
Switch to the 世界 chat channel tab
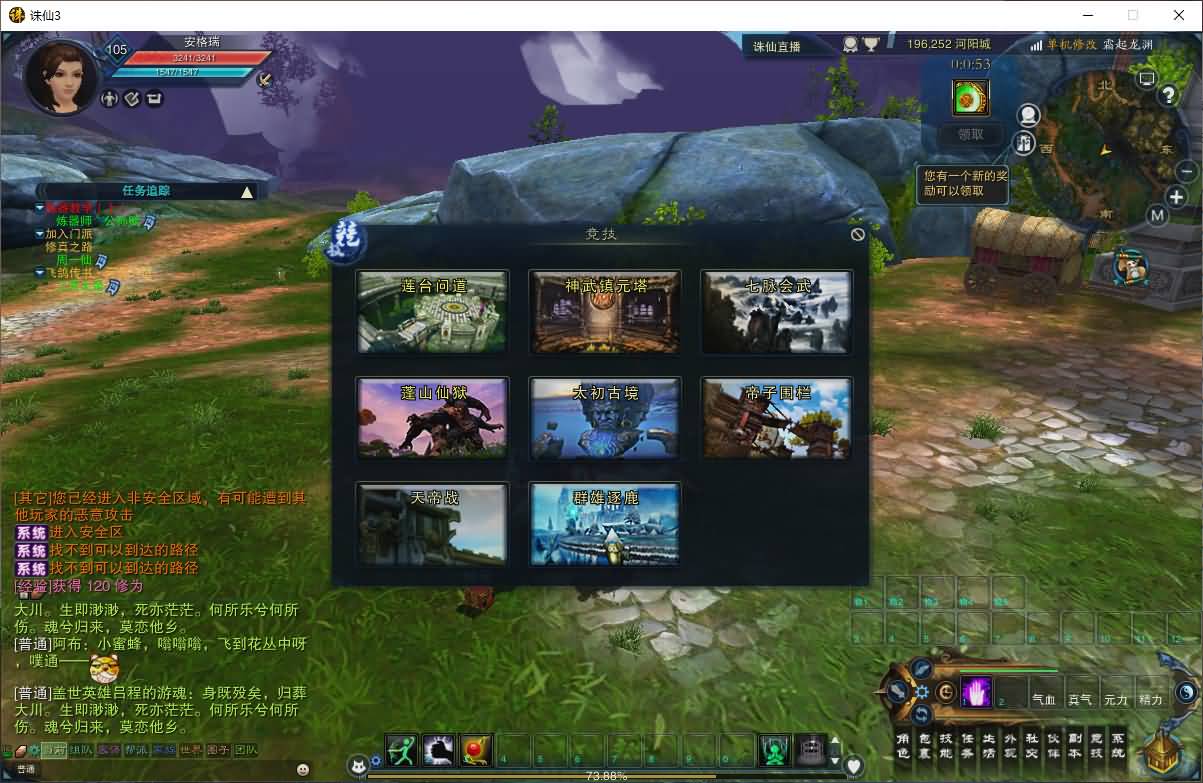click(191, 750)
